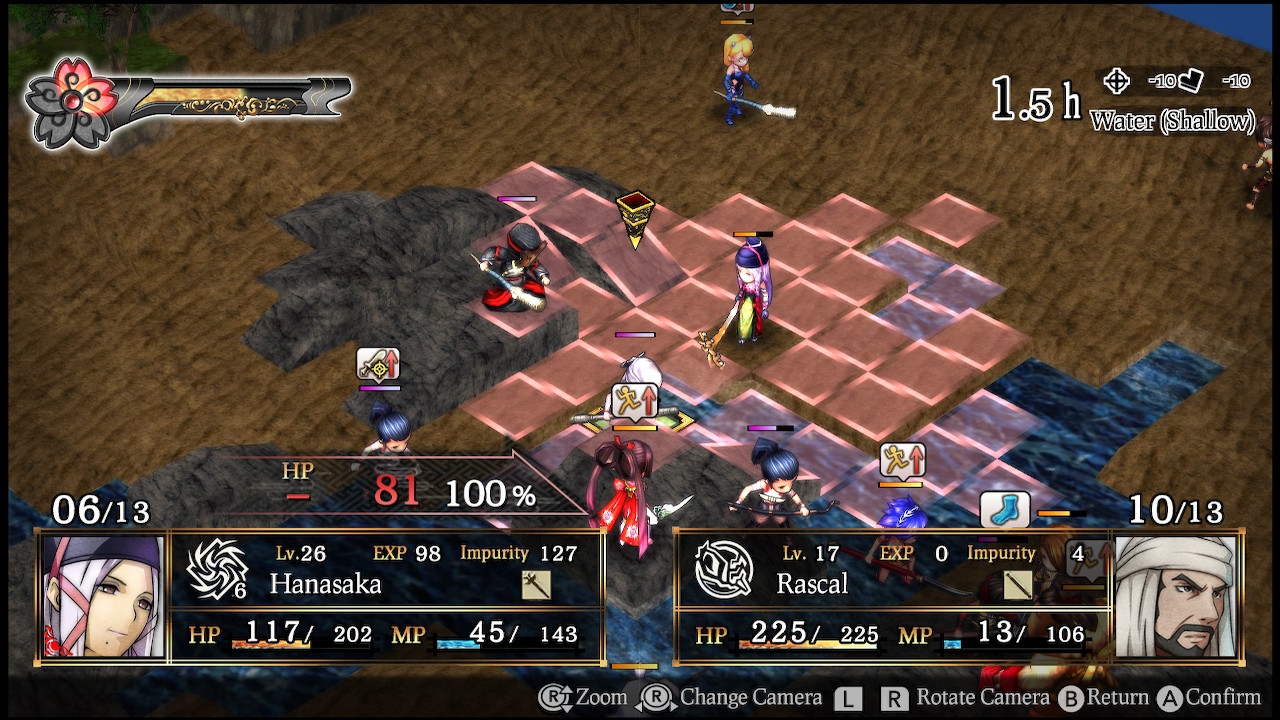Inspect the crosshair accuracy-up status icon
Image resolution: width=1280 pixels, height=720 pixels.
pyautogui.click(x=378, y=364)
